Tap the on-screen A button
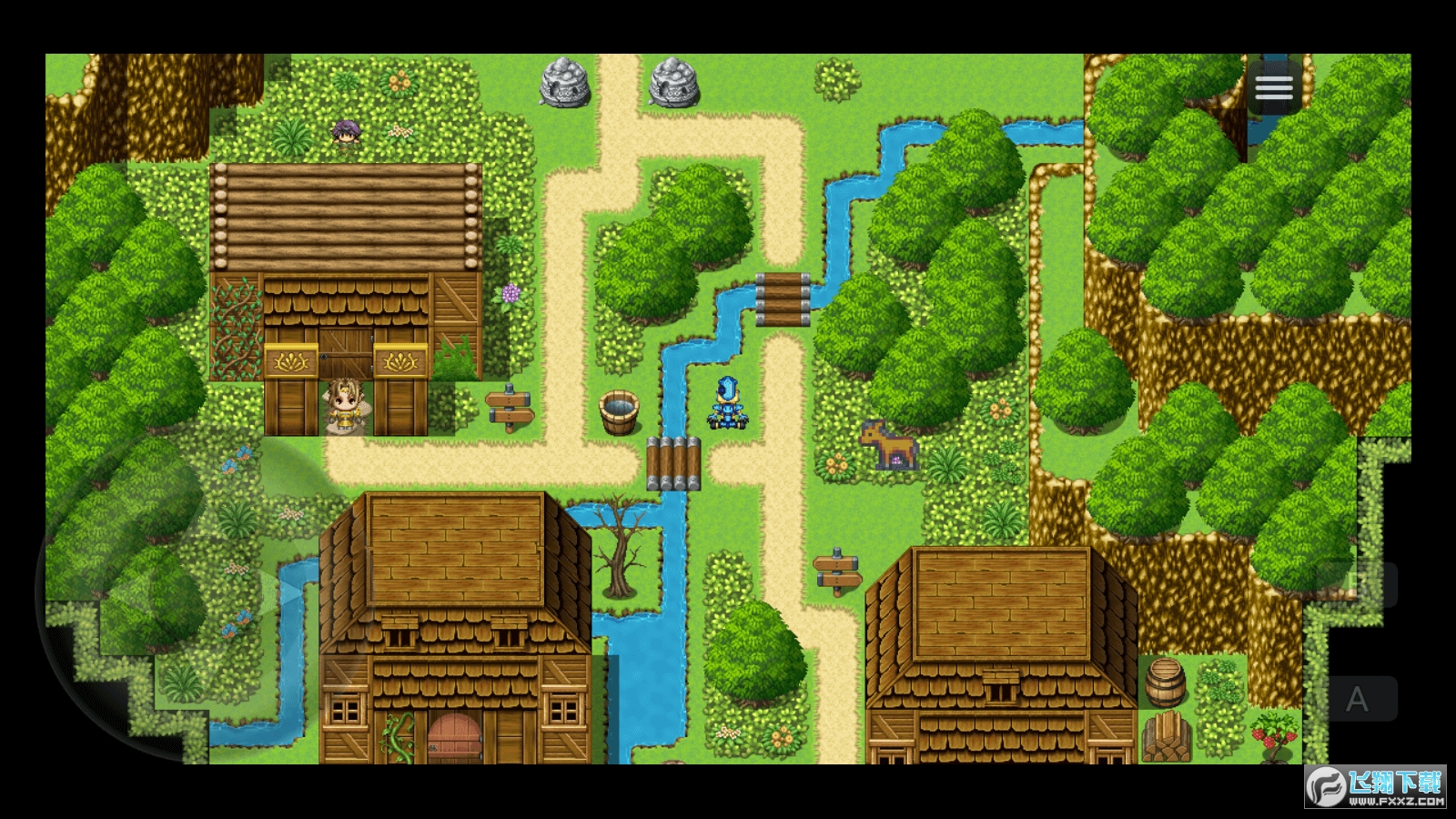The height and width of the screenshot is (819, 1456). [1357, 699]
